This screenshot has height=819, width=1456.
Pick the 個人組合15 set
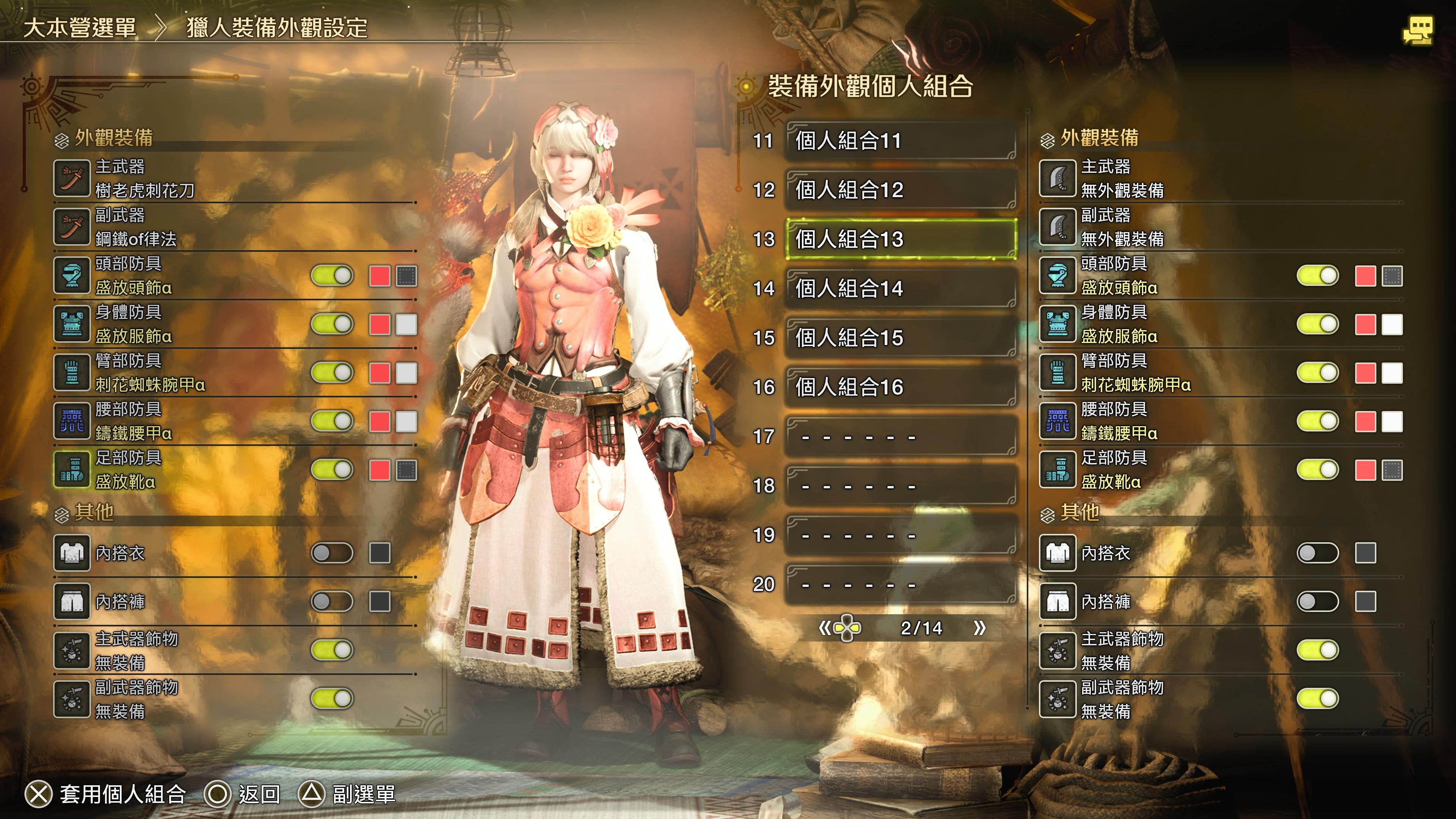tap(901, 338)
